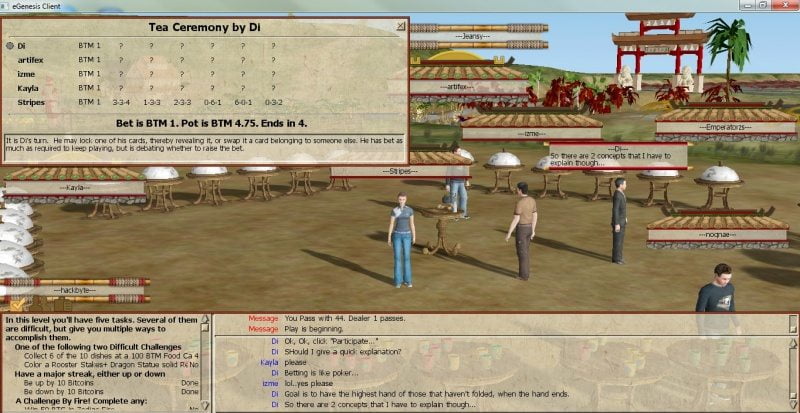Select izme in the ceremony player list
Viewport: 800px width, 413px height.
point(26,74)
